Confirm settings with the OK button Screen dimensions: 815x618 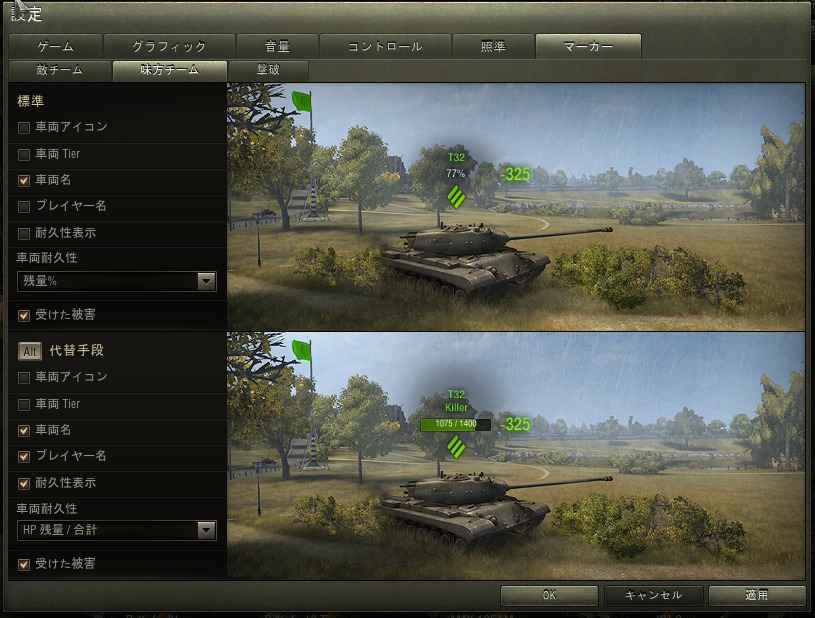(549, 595)
